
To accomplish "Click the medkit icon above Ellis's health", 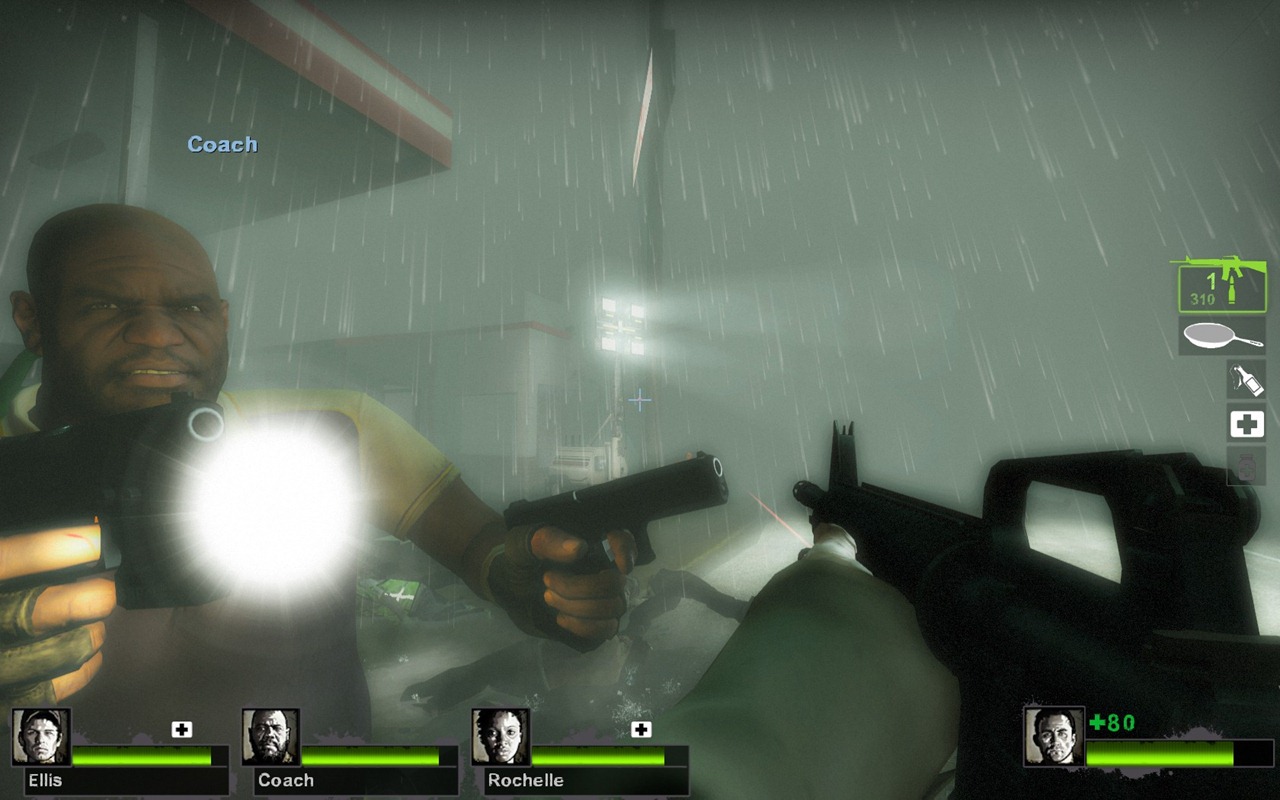I will [x=181, y=729].
